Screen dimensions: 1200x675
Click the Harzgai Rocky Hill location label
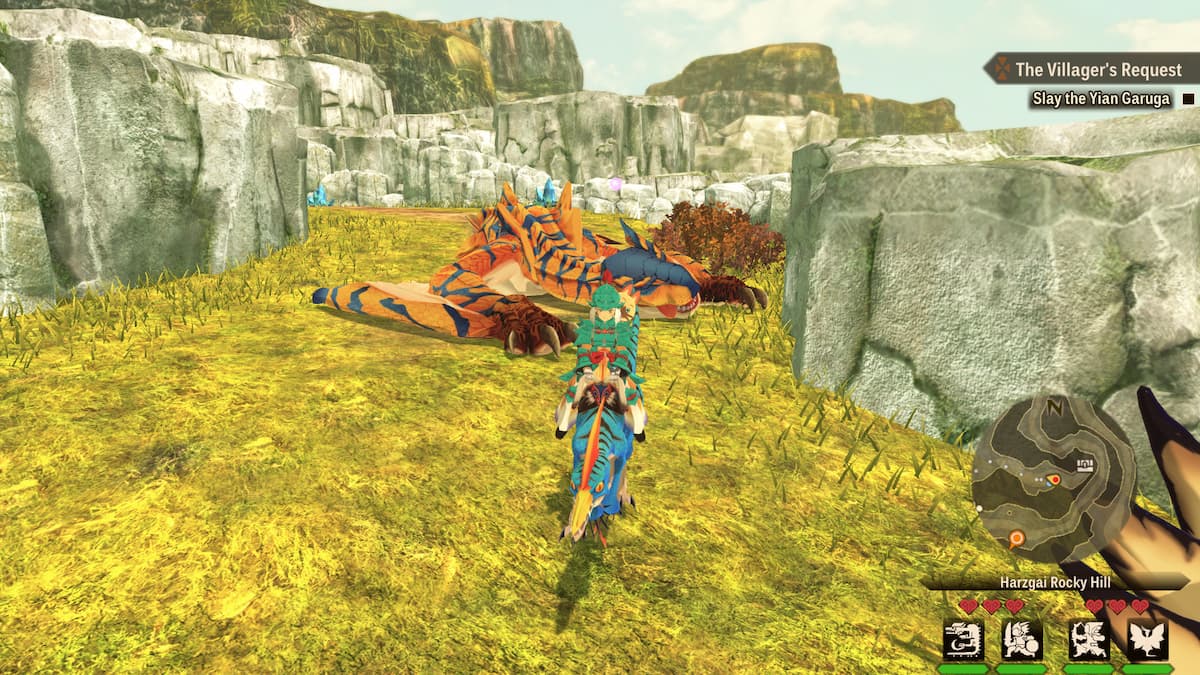pyautogui.click(x=1055, y=582)
